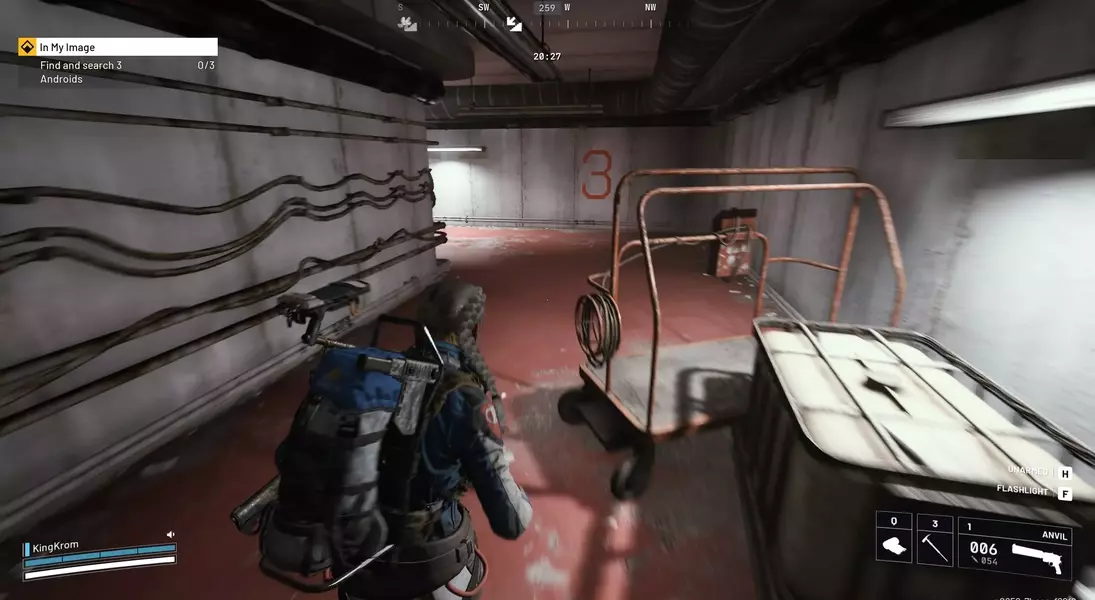
Task: Choose the pickaxe tool slot
Action: (x=934, y=545)
